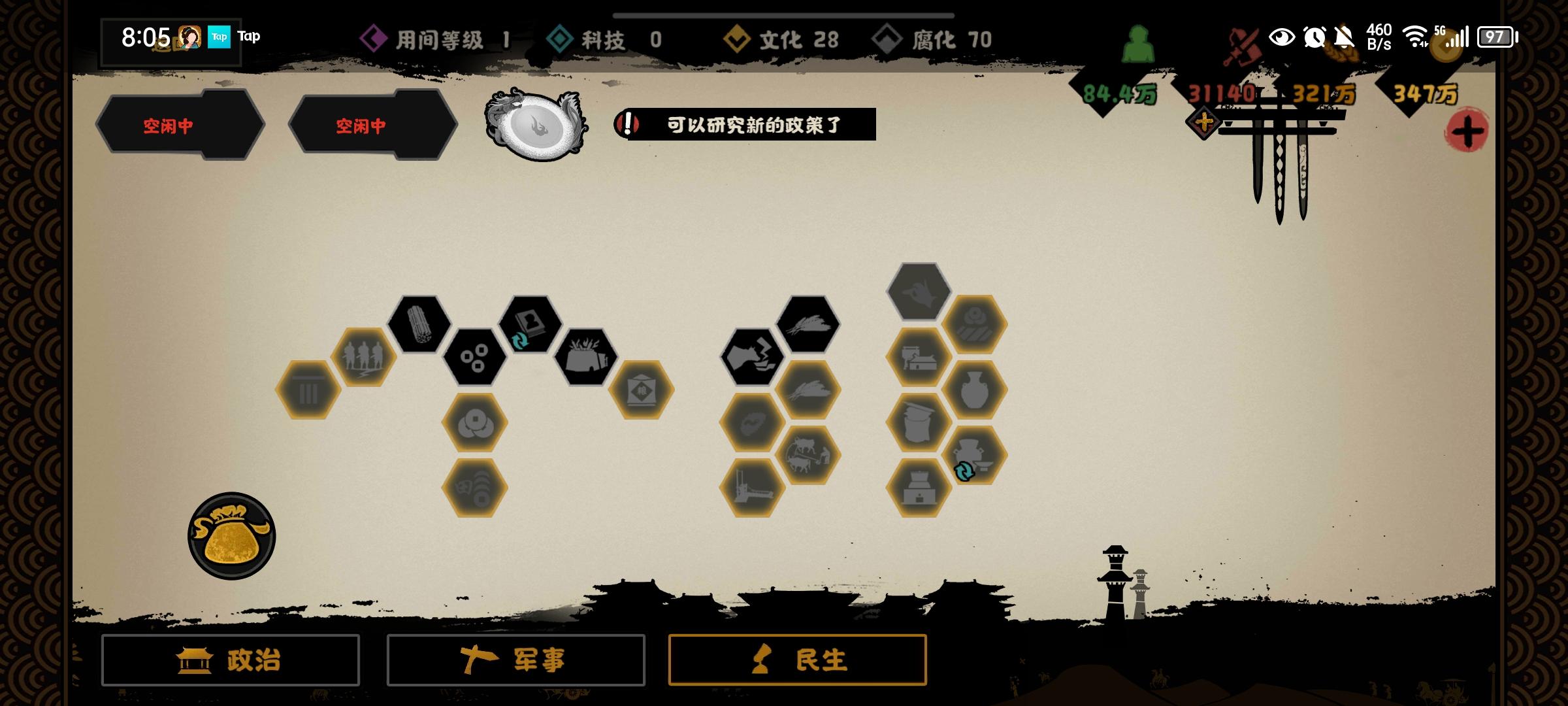Viewport: 1568px width, 706px height.
Task: Switch to the 政治 politics tab
Action: pyautogui.click(x=230, y=660)
